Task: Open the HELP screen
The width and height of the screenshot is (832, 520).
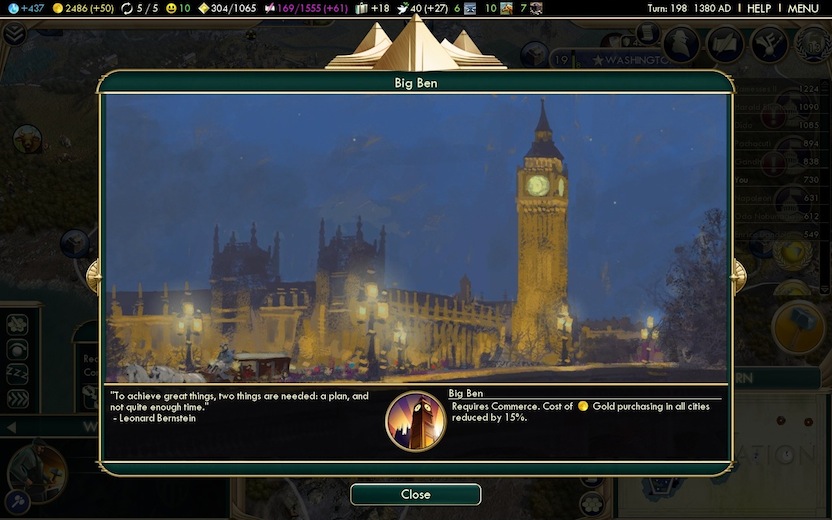Action: click(x=759, y=8)
